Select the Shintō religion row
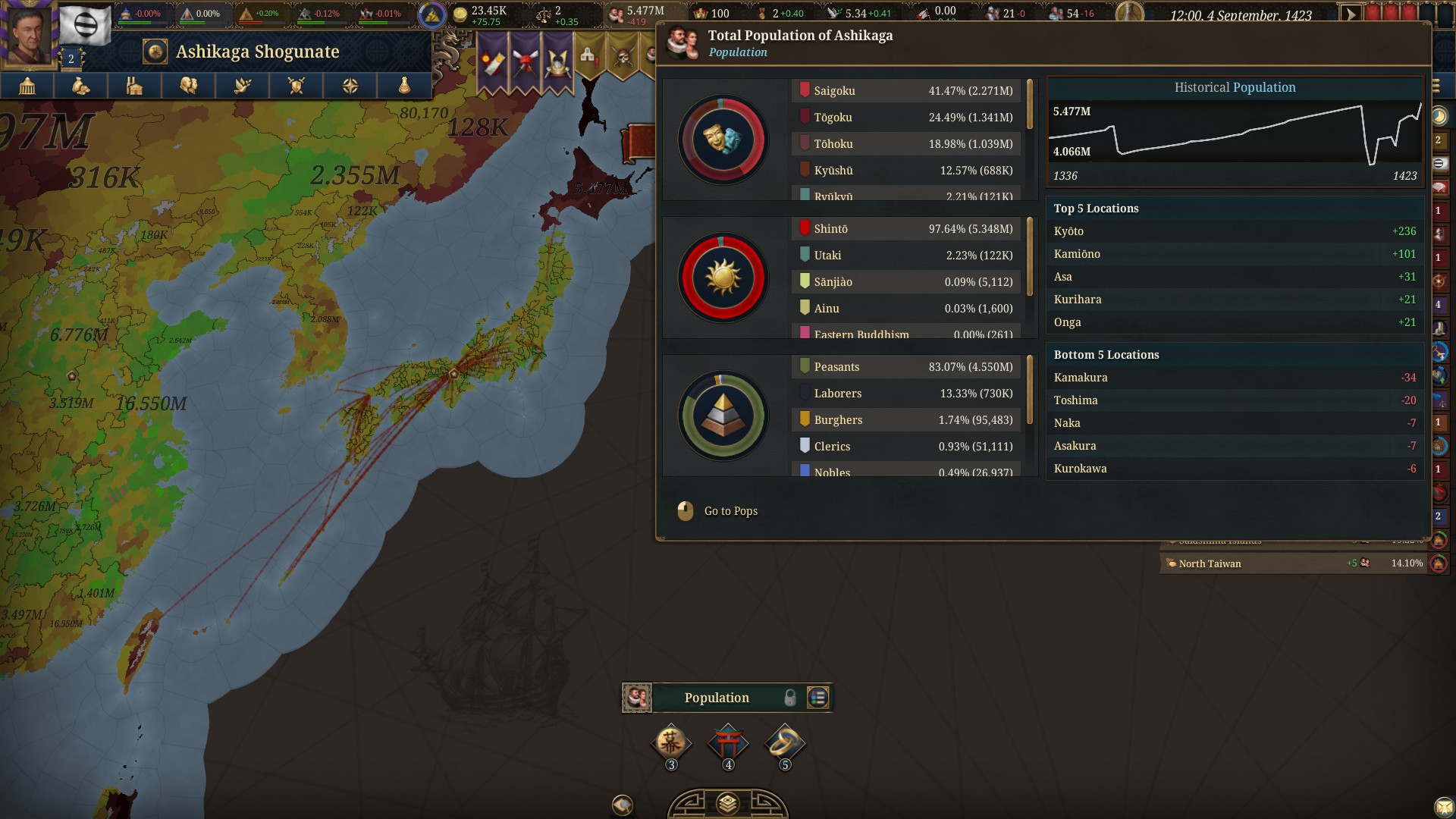Screen dimensions: 1456x819 tap(906, 229)
